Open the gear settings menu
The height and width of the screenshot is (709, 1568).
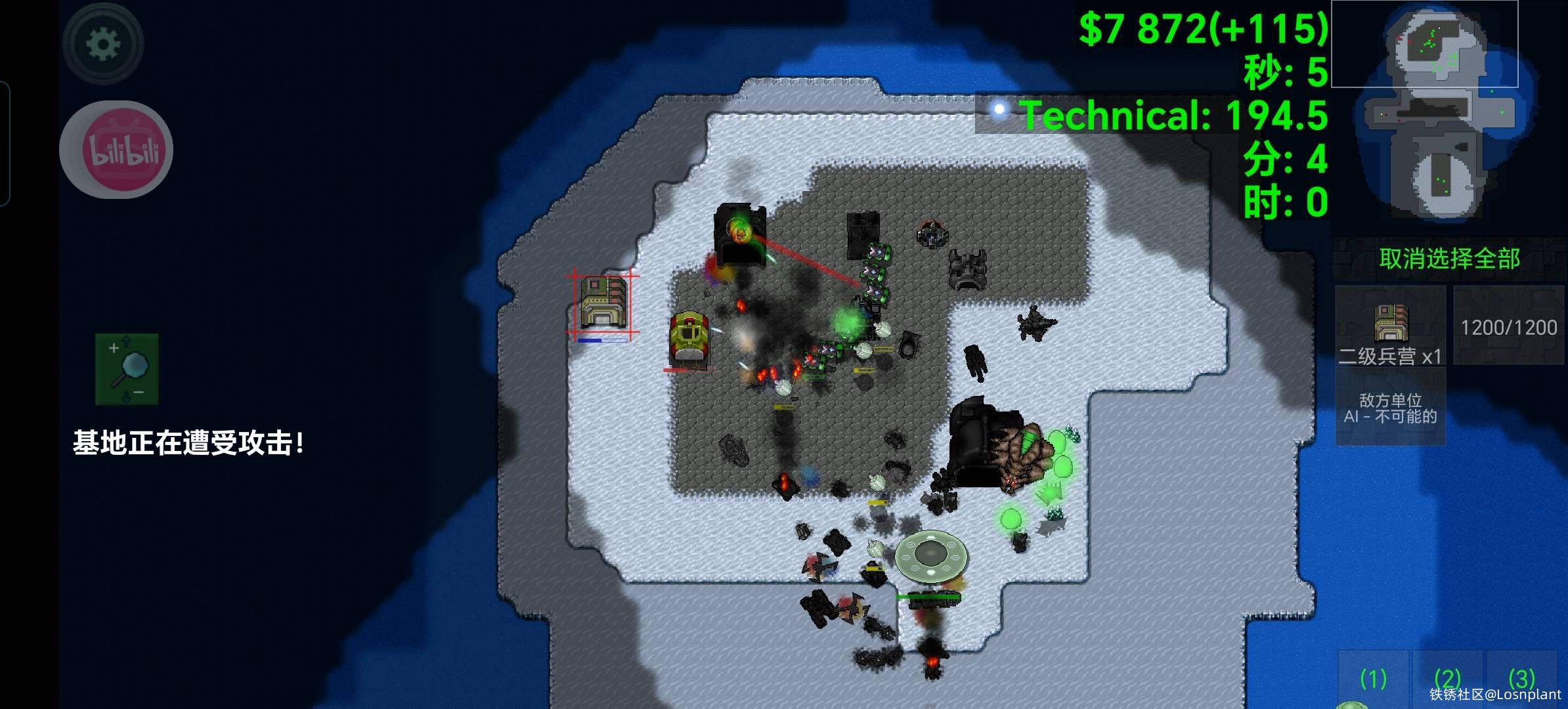pyautogui.click(x=102, y=44)
